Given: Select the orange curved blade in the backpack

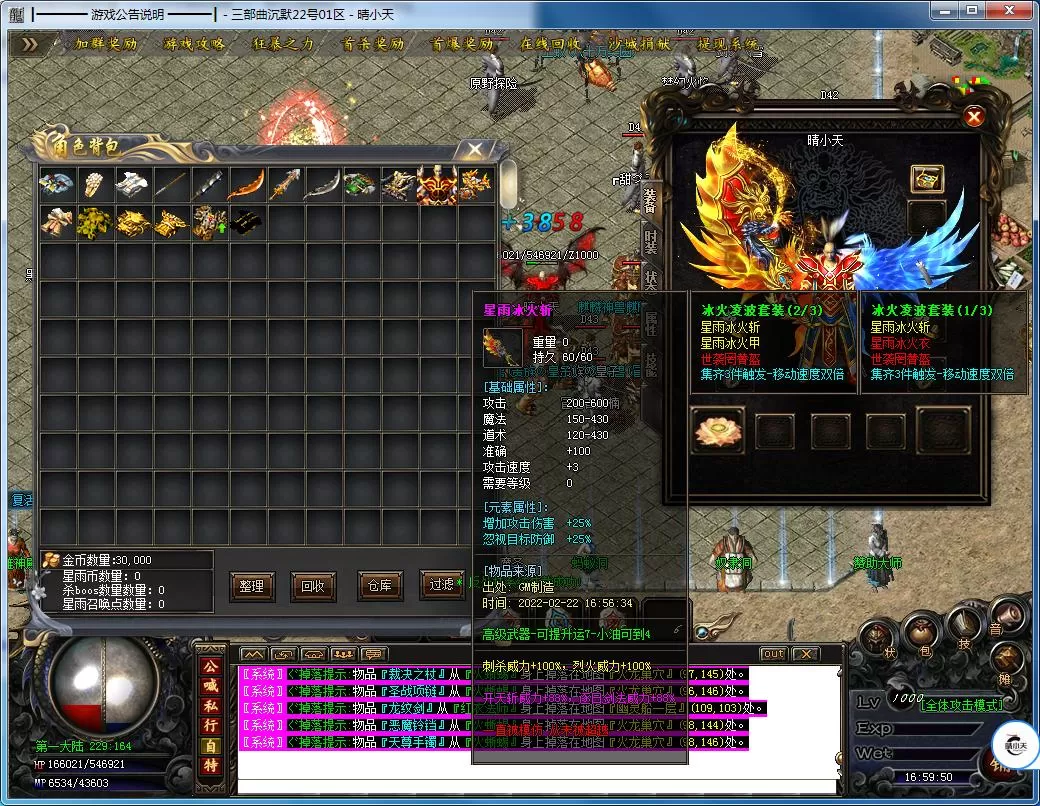Looking at the screenshot, I should [245, 184].
